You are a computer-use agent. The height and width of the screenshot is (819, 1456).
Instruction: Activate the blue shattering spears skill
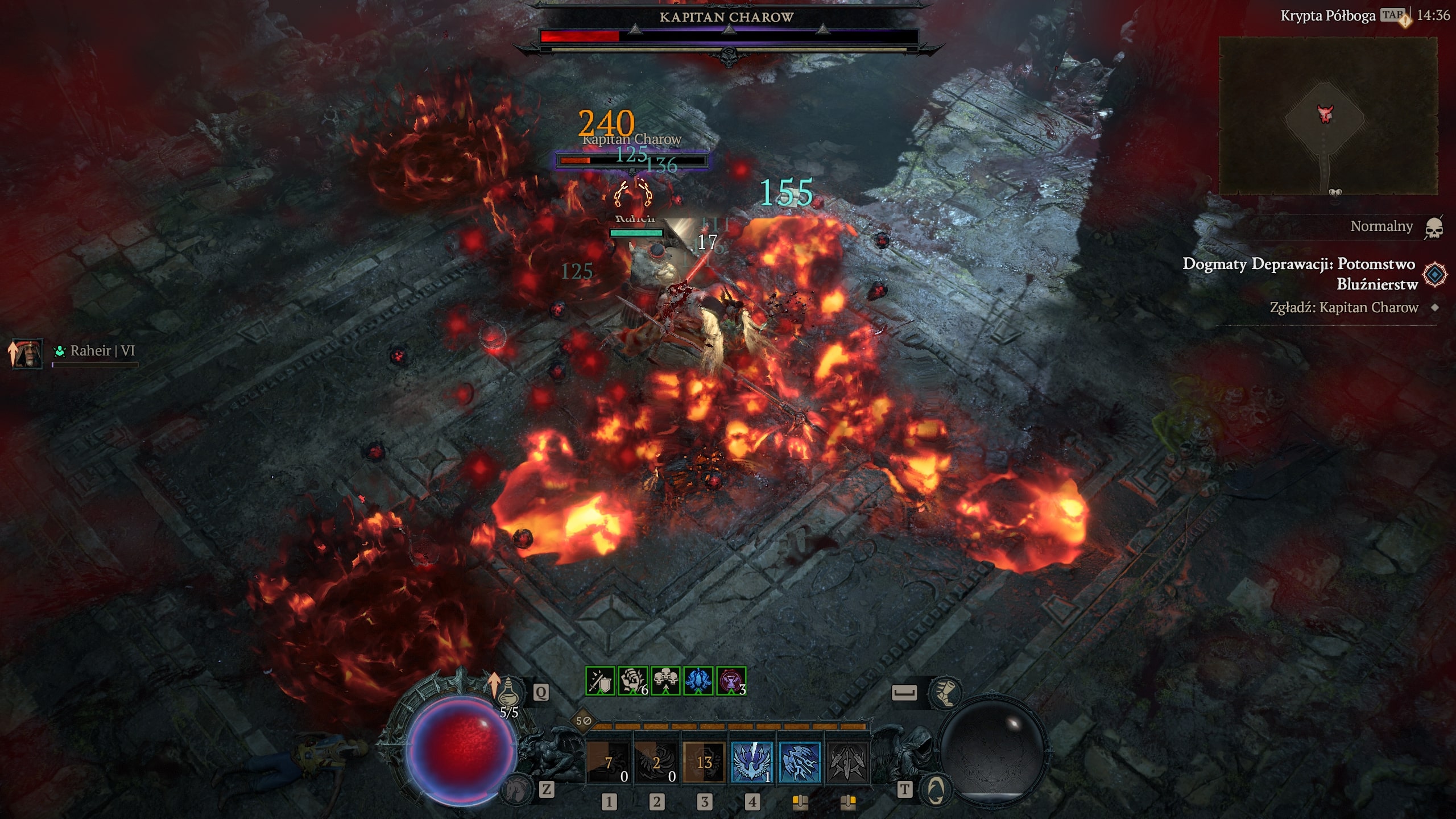point(800,762)
